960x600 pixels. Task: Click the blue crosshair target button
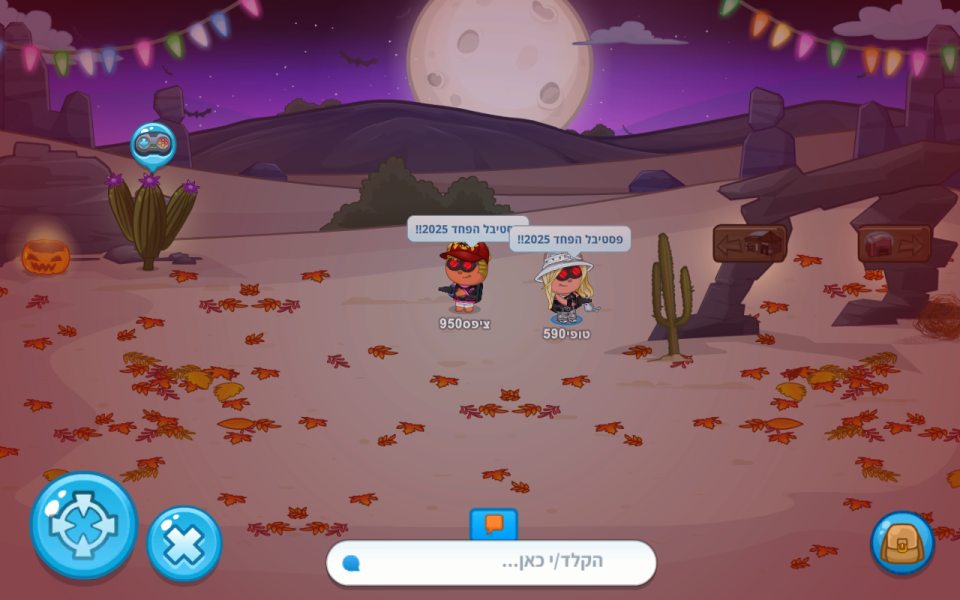[84, 526]
